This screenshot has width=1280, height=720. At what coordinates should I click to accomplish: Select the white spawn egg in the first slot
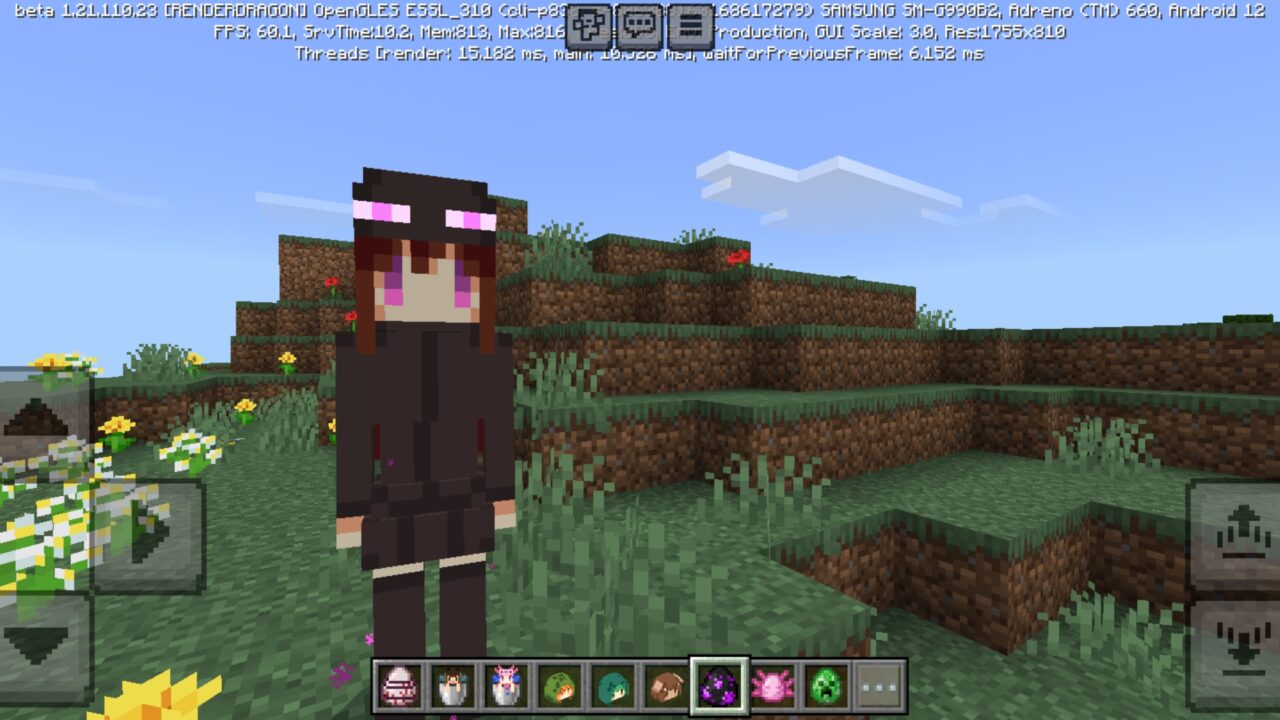(x=400, y=687)
